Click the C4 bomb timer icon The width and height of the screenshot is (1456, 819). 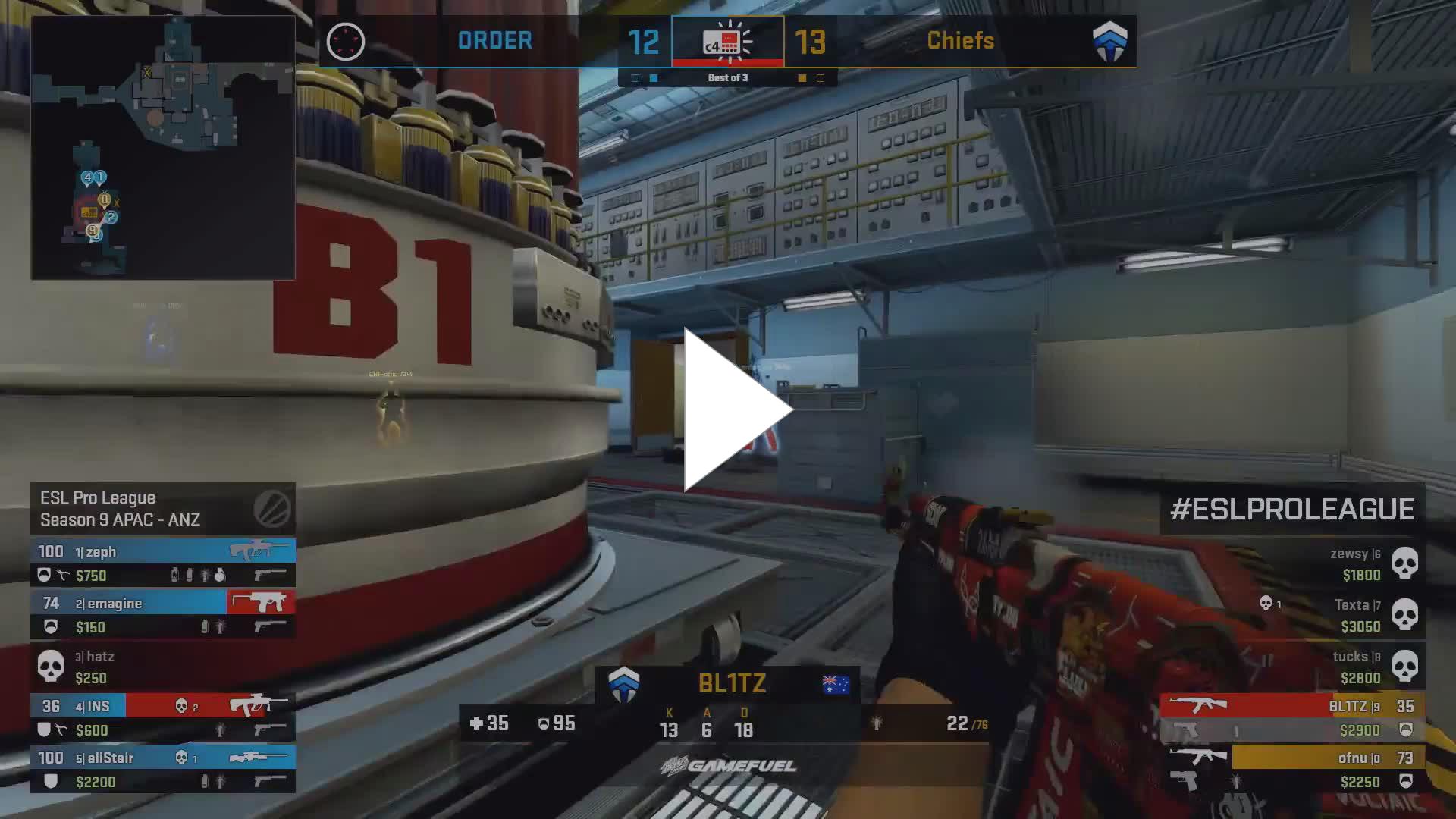[727, 42]
